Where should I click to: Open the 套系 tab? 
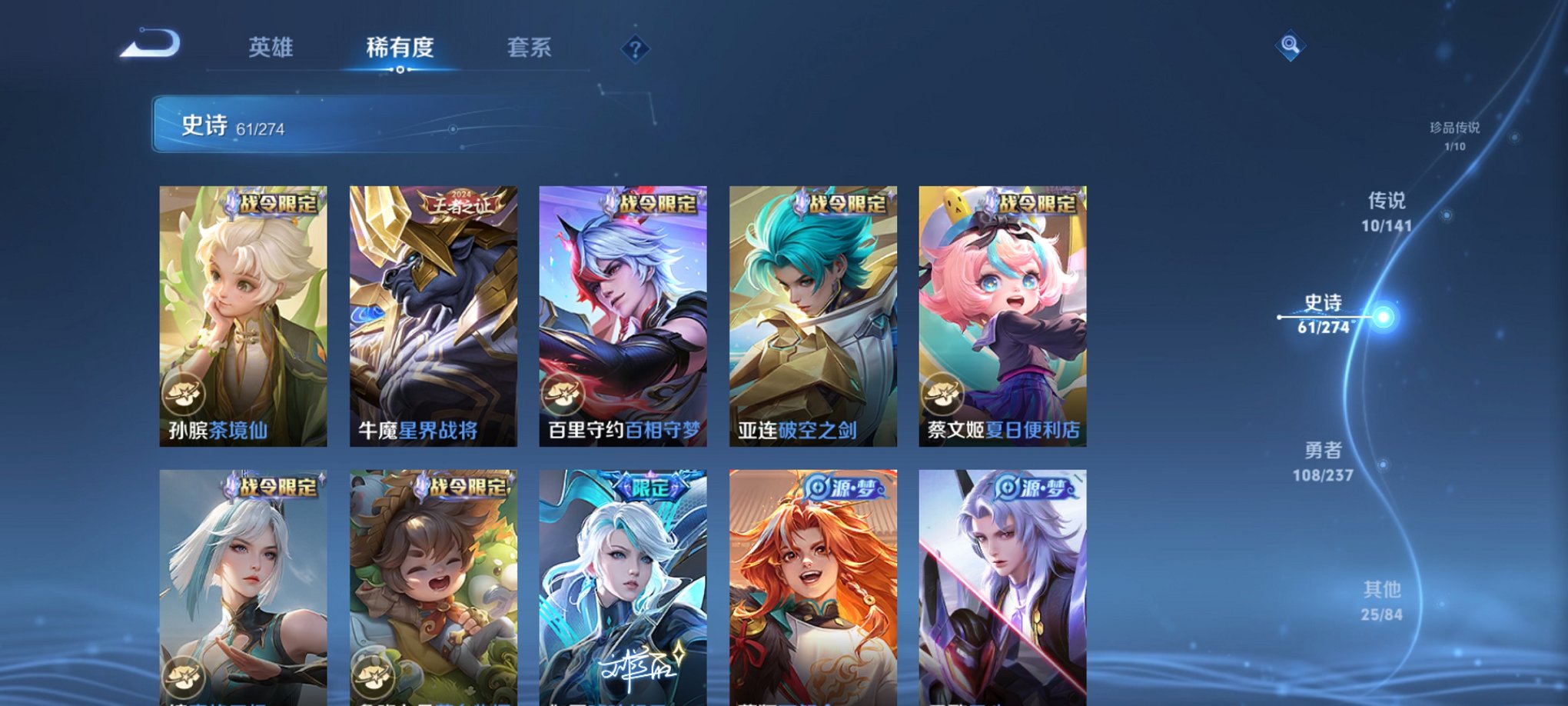pos(531,48)
